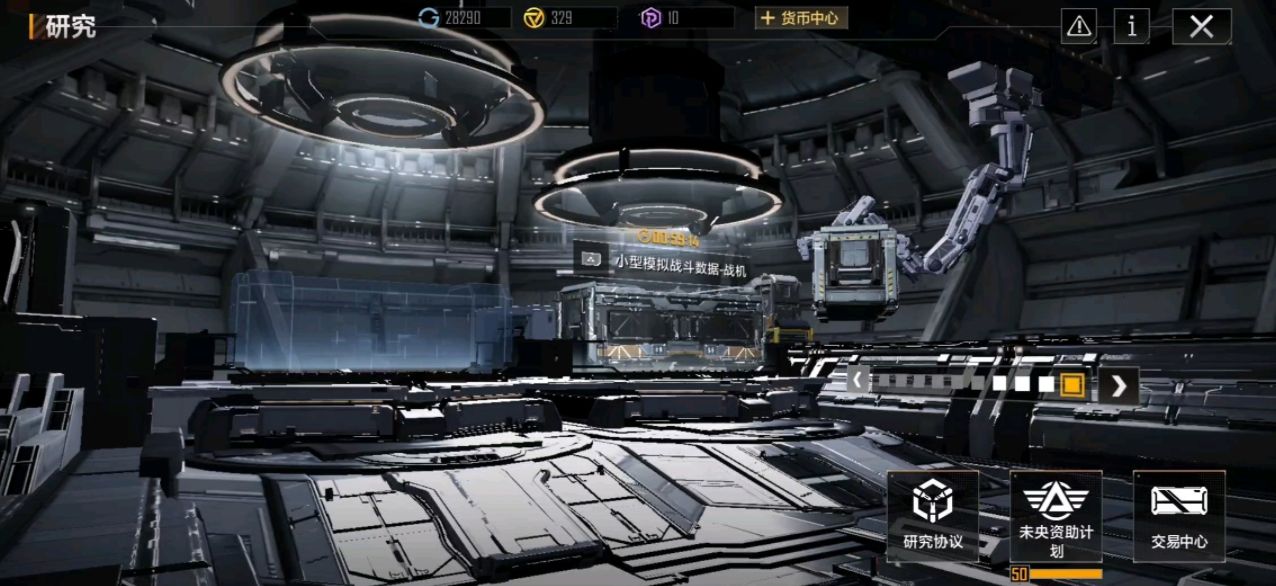This screenshot has height=586, width=1276.
Task: Close the research screen with X
Action: click(x=1201, y=27)
